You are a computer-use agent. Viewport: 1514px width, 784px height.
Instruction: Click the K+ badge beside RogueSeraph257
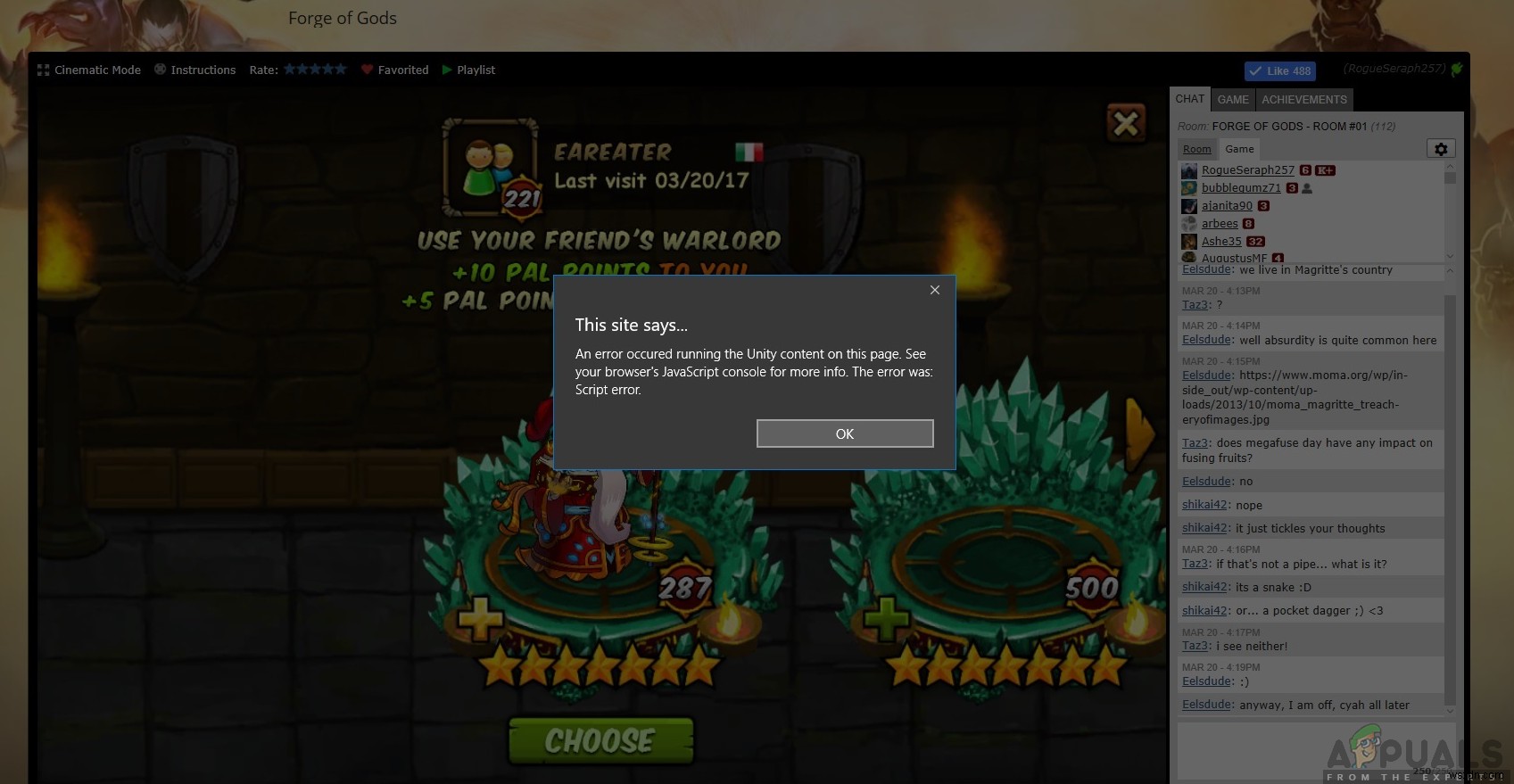point(1326,169)
